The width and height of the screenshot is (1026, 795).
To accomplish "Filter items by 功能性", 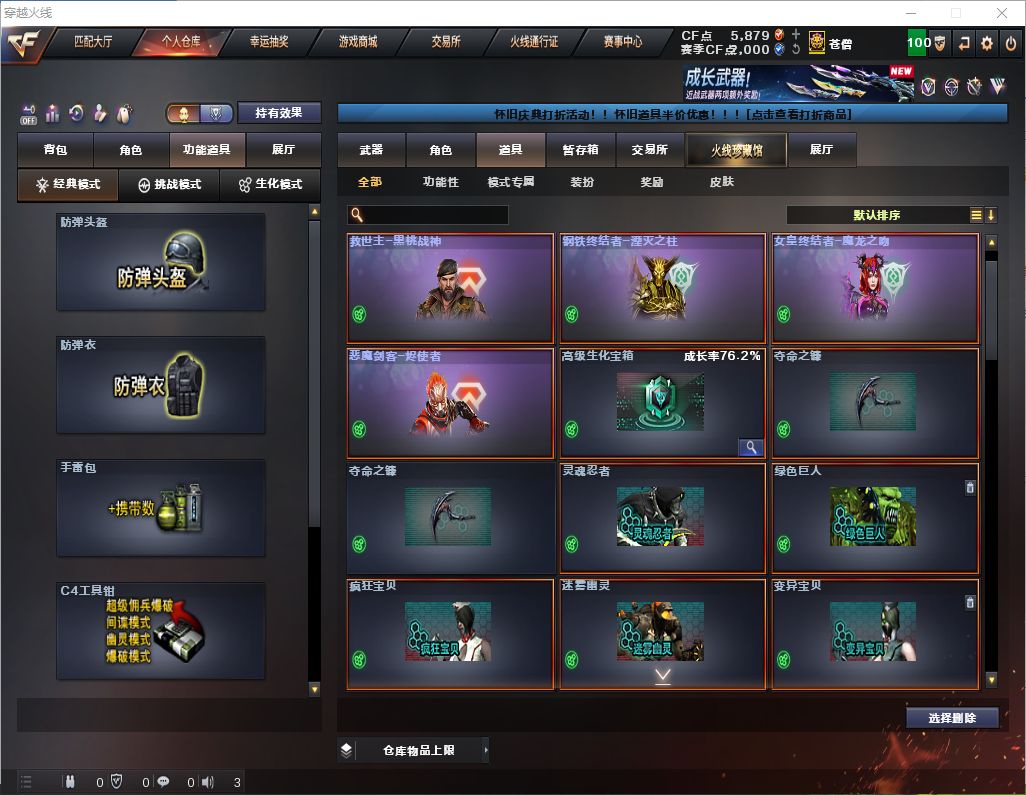I will 441,182.
